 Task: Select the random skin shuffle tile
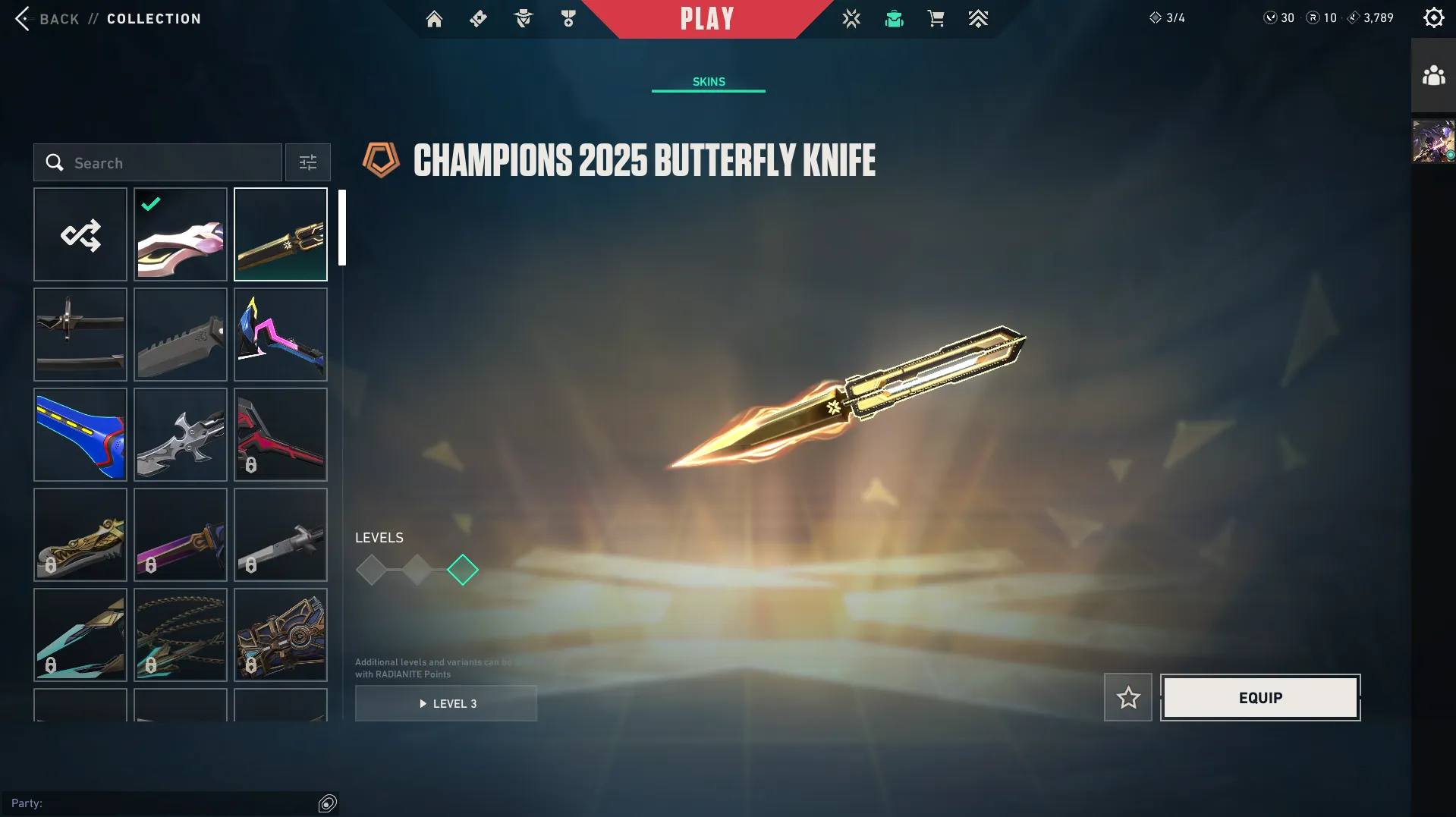point(80,234)
